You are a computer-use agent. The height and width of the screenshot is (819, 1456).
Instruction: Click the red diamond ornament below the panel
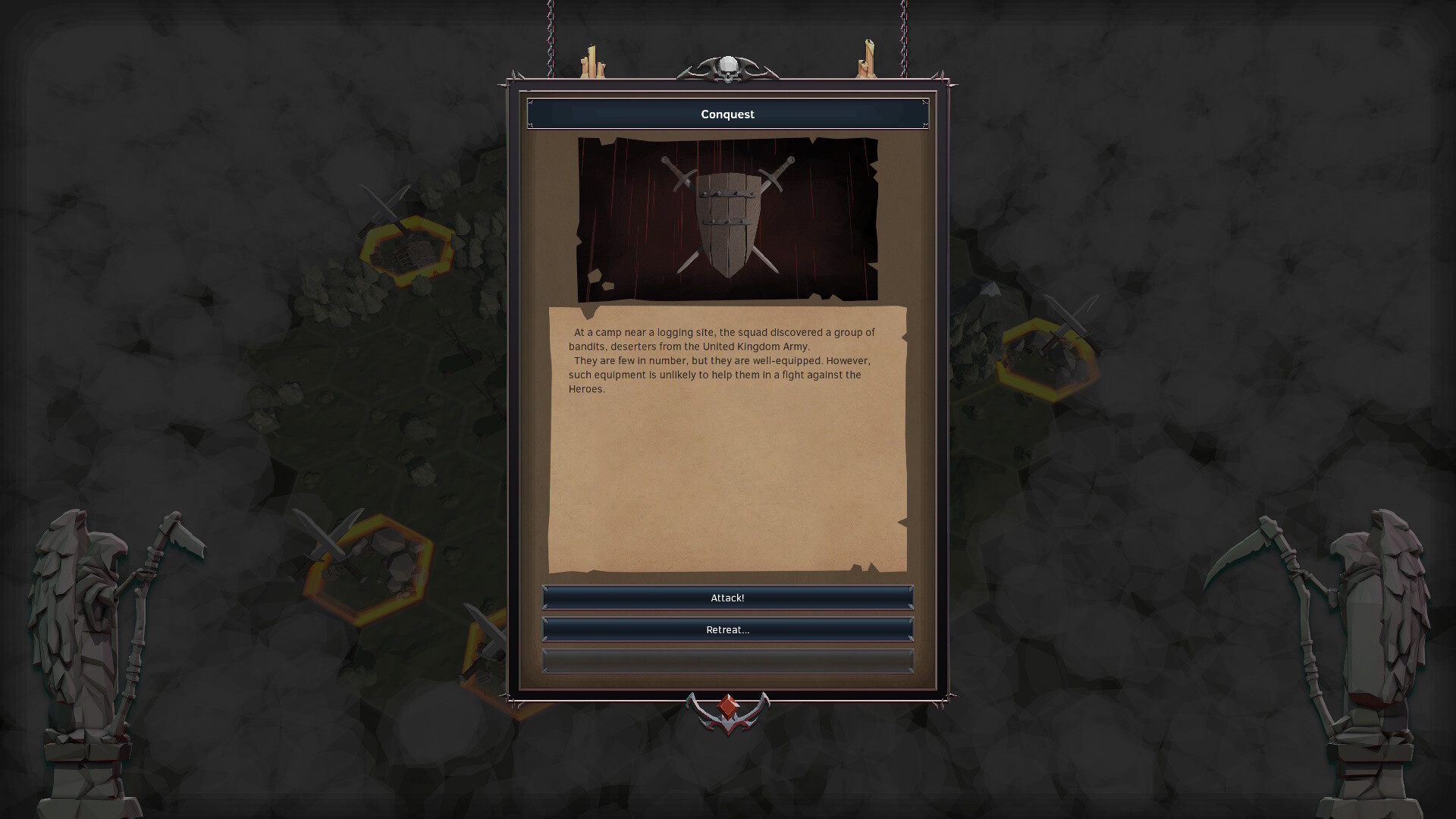click(x=727, y=704)
